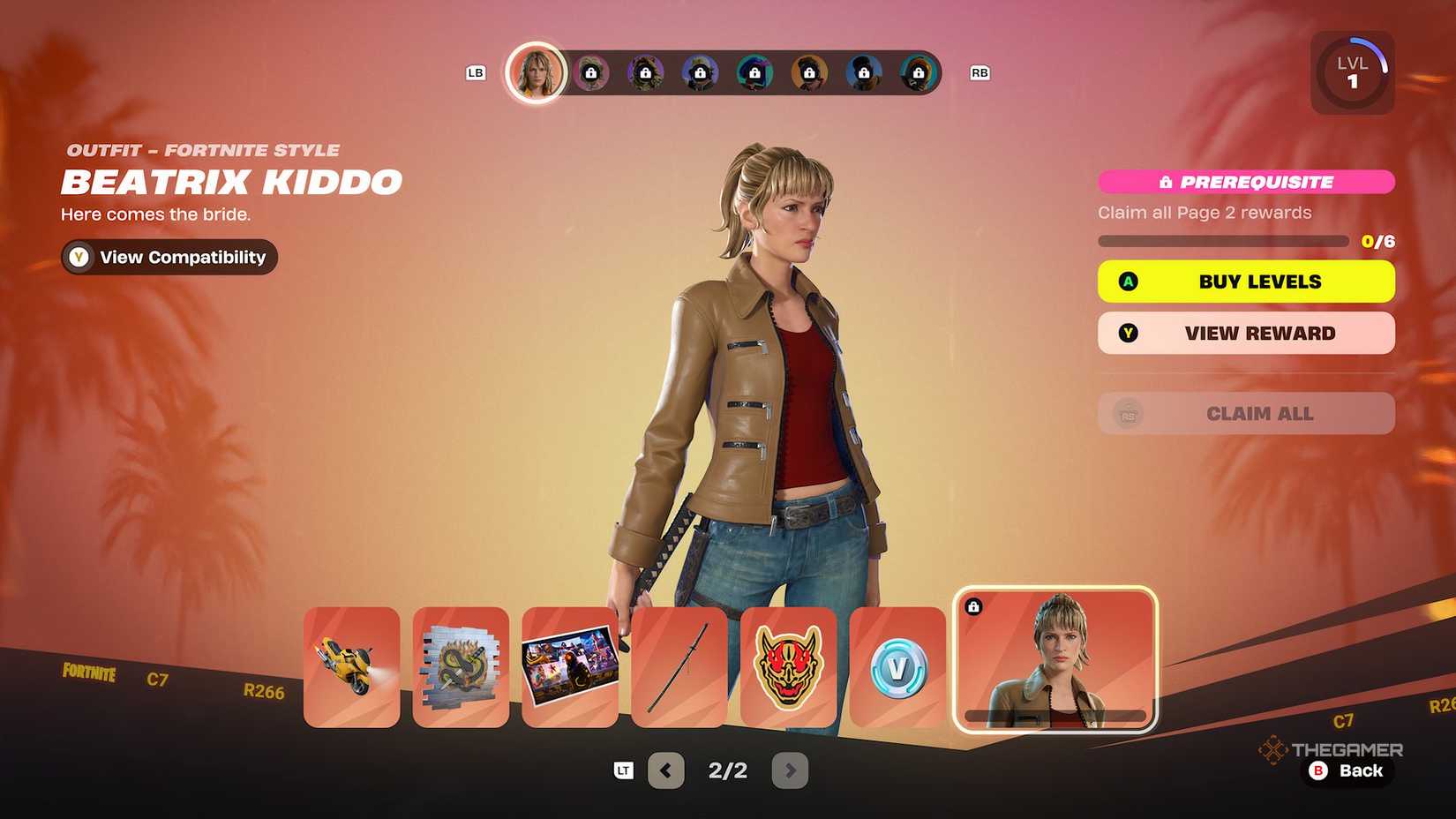Switch pages using the LB shoulder indicator
1456x819 pixels.
(476, 73)
